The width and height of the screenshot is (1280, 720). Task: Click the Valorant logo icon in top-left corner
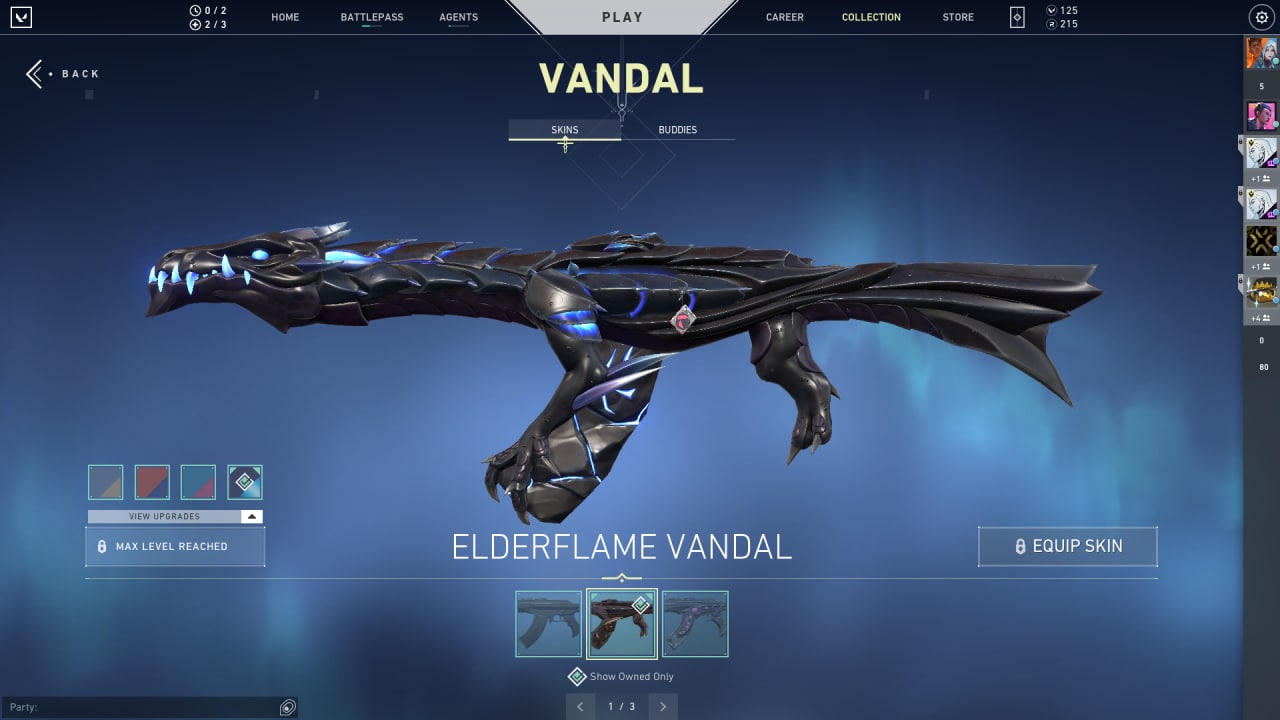[21, 16]
